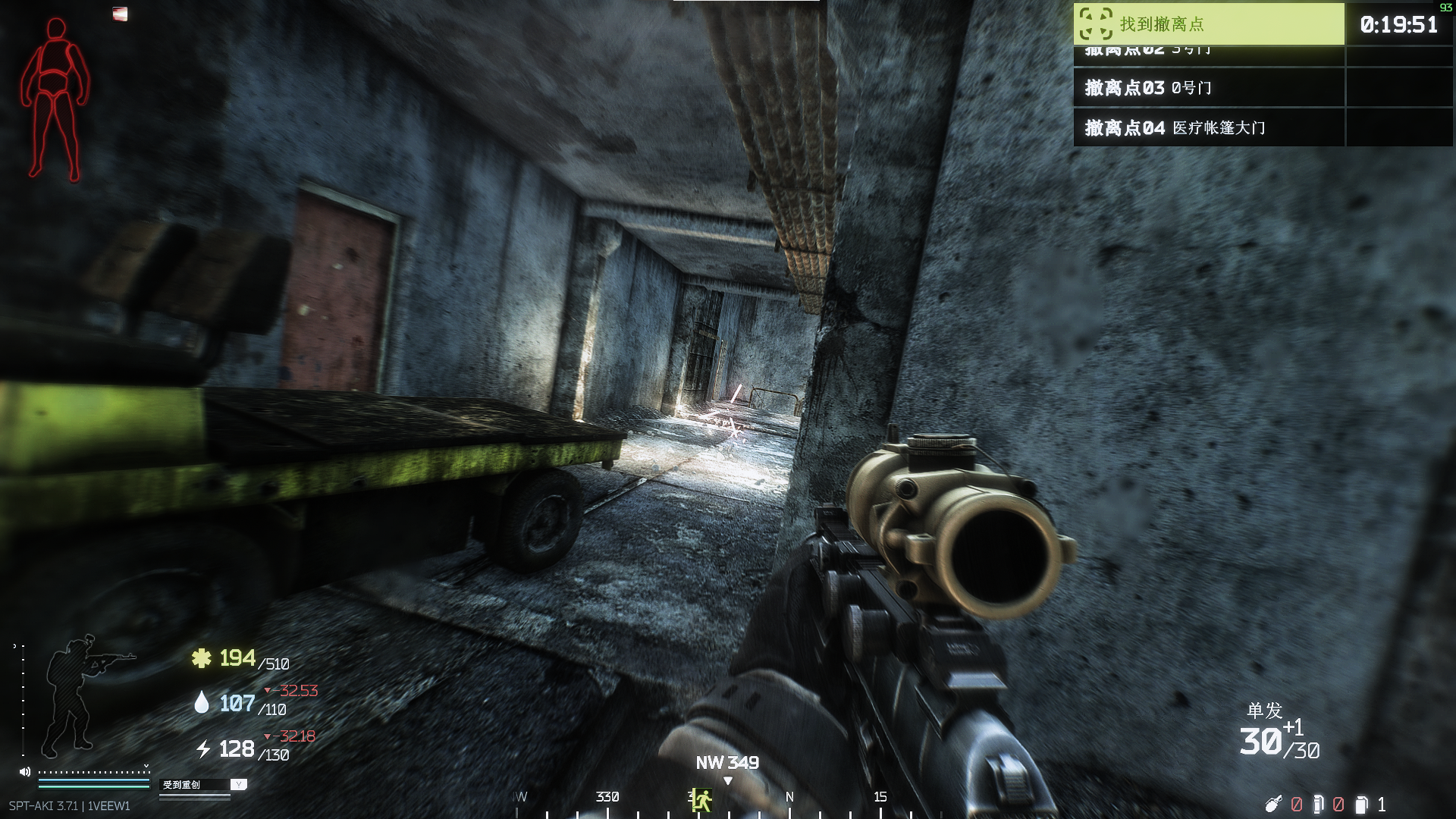The width and height of the screenshot is (1456, 819).
Task: Click the small flag icon at top left
Action: click(120, 14)
